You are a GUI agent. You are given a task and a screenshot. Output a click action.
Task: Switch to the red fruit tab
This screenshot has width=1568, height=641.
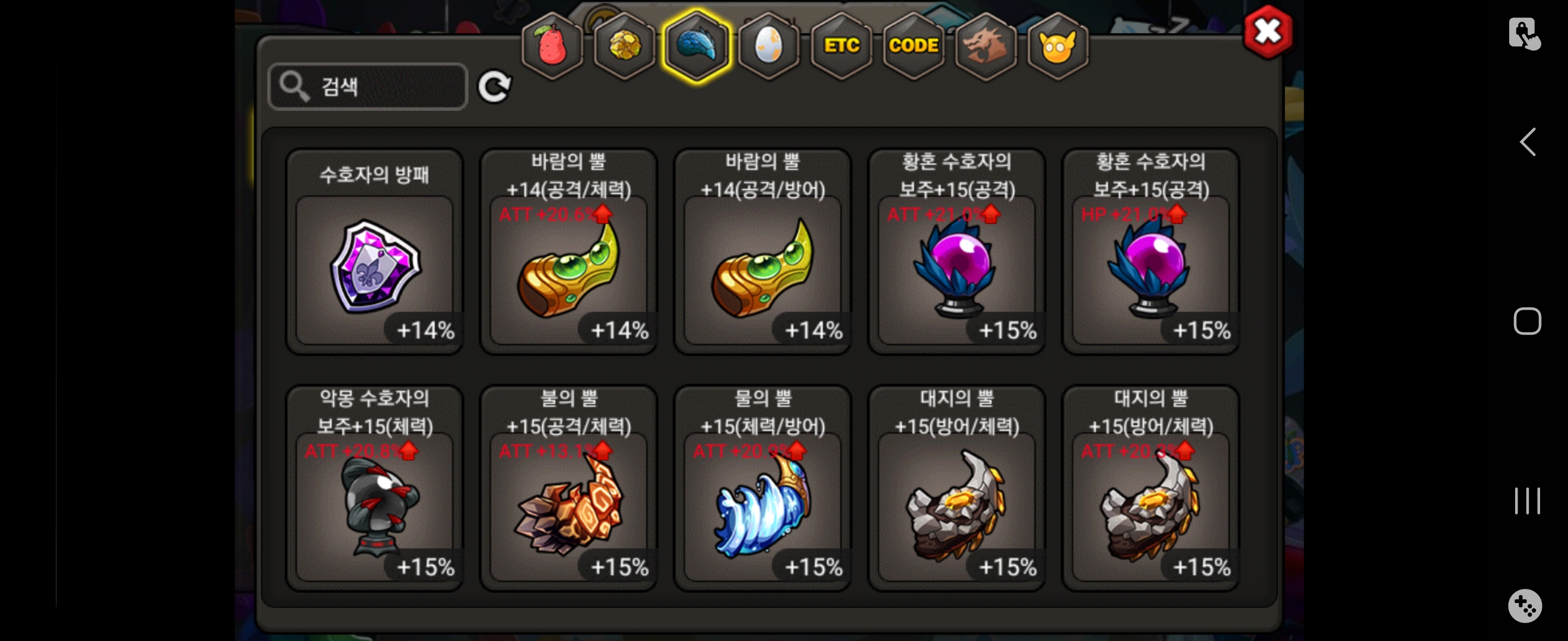(552, 46)
